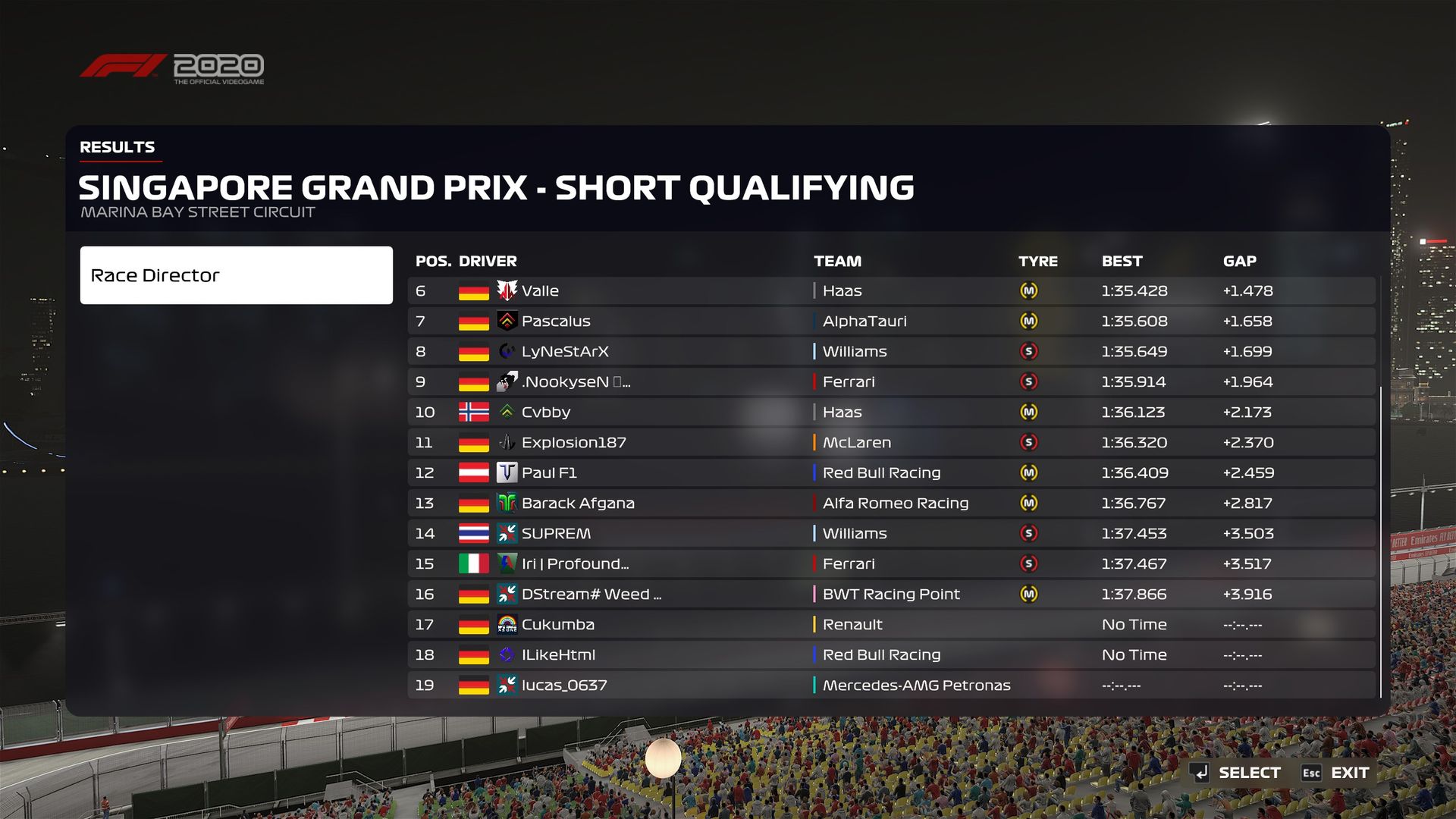Screen dimensions: 1456x819
Task: Select the DStream# Weed row
Action: (x=890, y=595)
